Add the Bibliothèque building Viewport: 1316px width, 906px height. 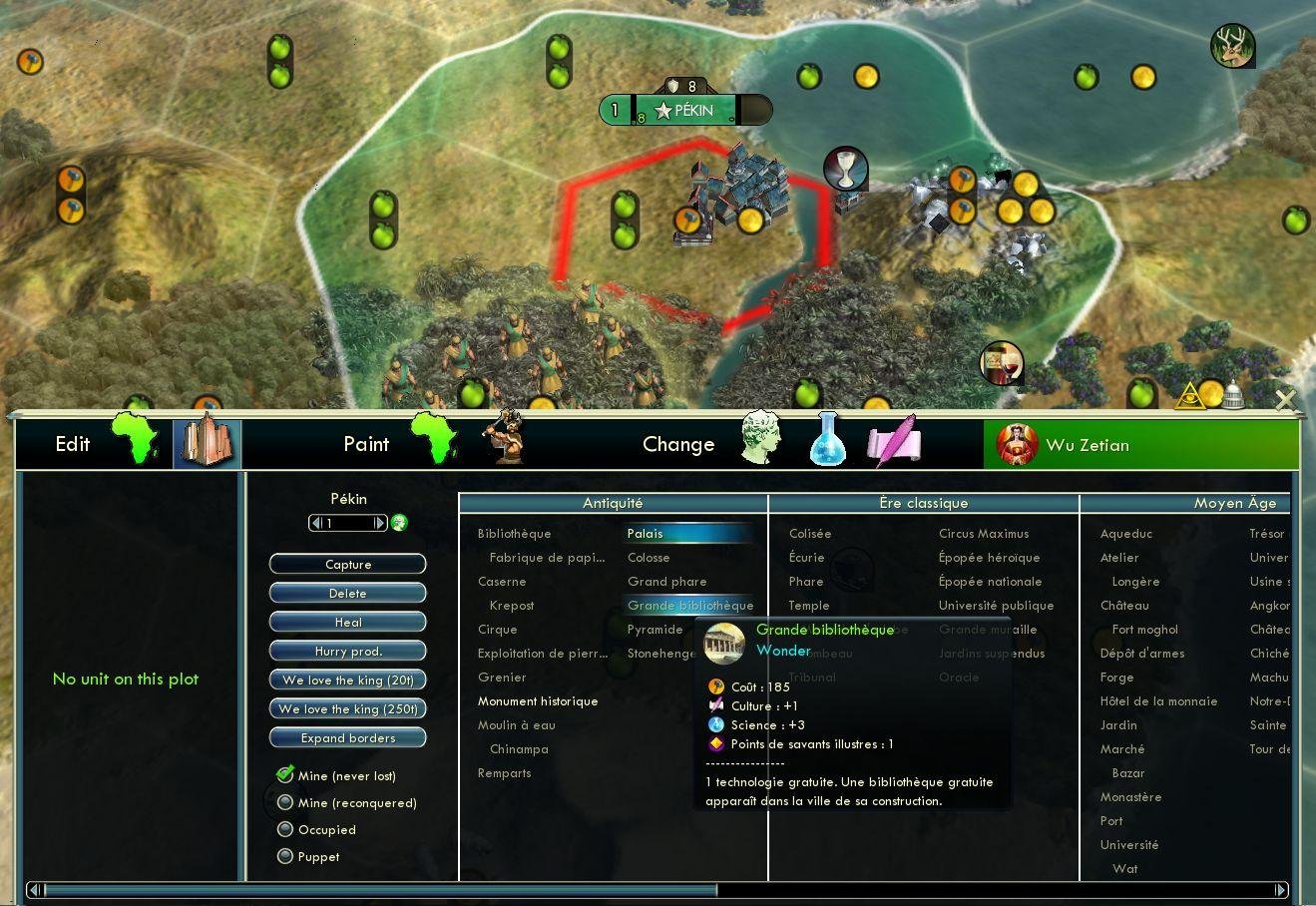pyautogui.click(x=514, y=534)
